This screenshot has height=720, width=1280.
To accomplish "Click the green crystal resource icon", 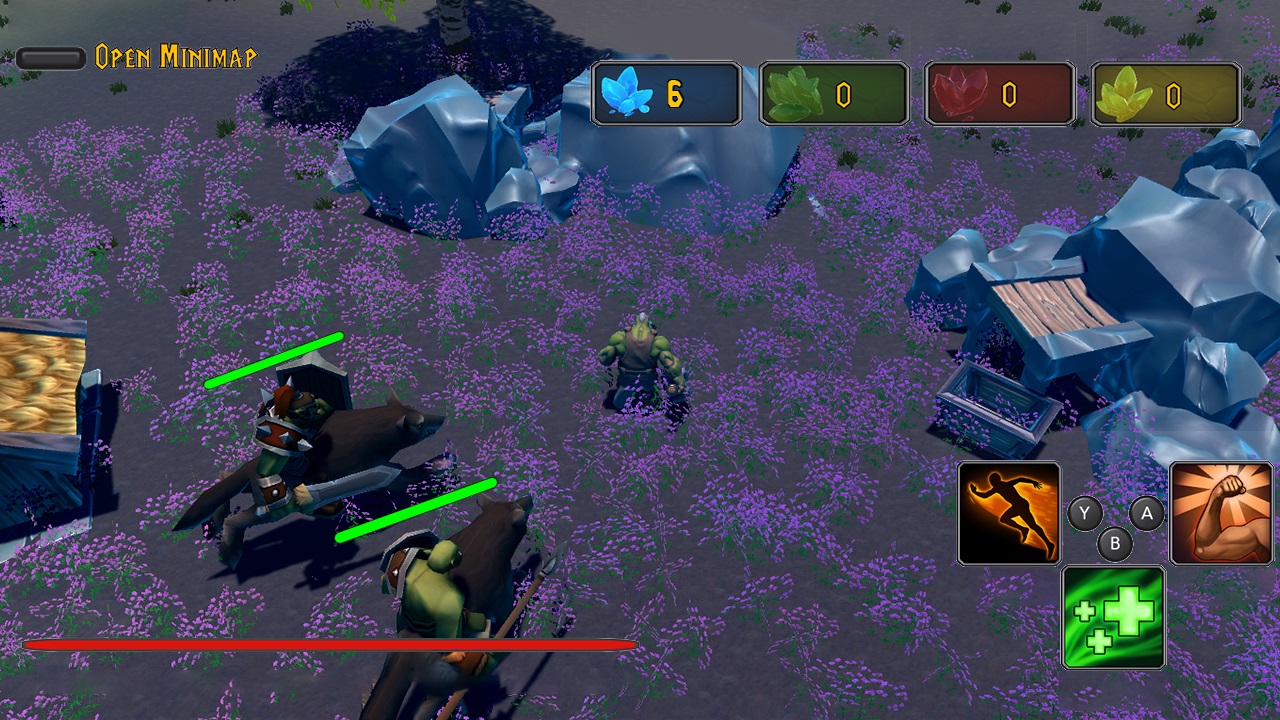I will pos(794,92).
